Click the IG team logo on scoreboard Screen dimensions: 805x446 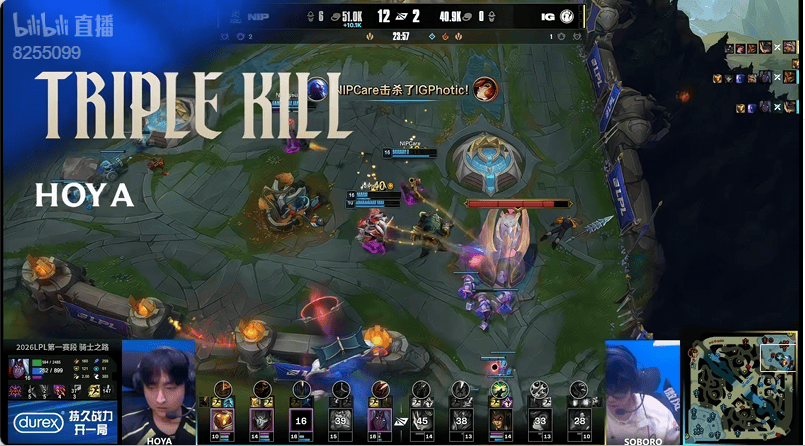point(566,16)
